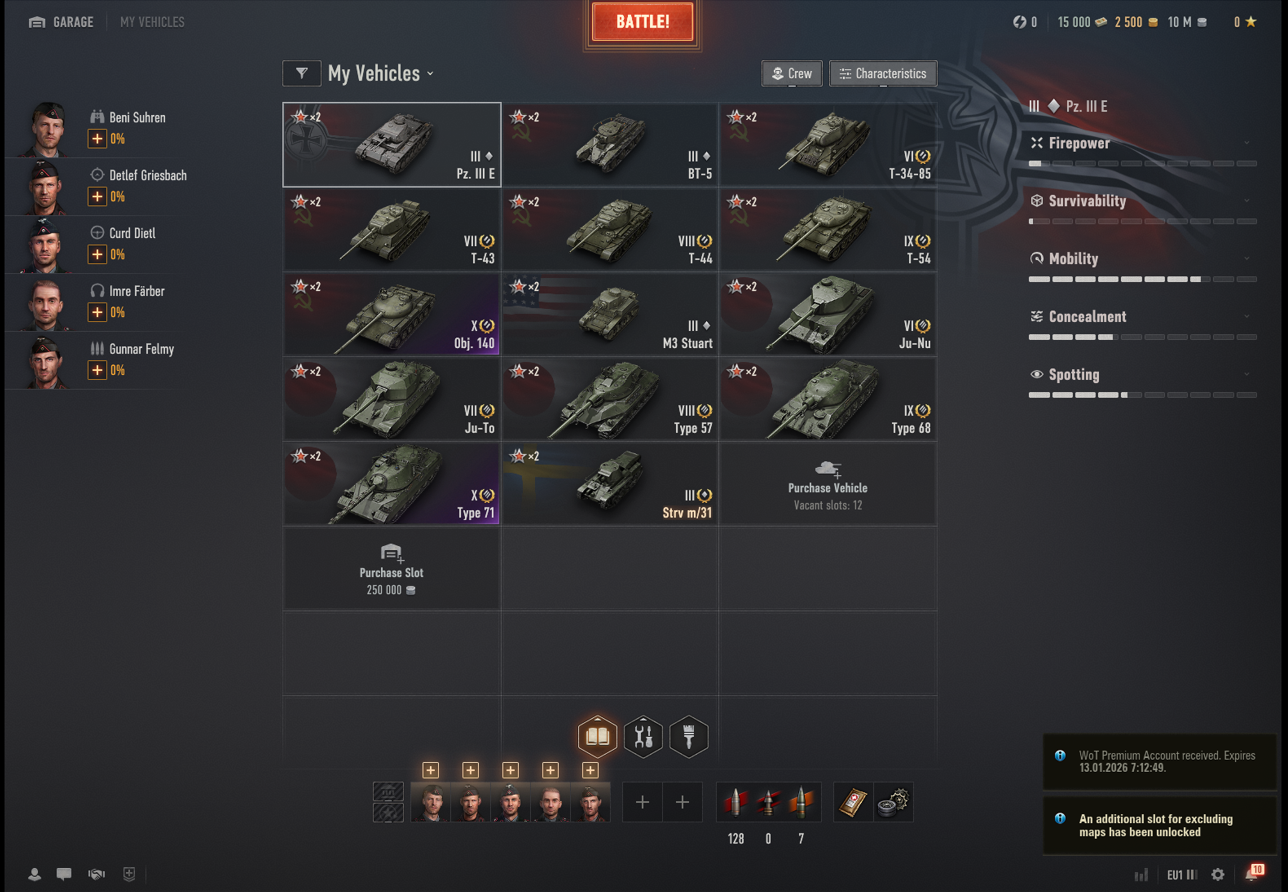The height and width of the screenshot is (892, 1288).
Task: Choose the Strv m/31 vehicle
Action: point(609,485)
